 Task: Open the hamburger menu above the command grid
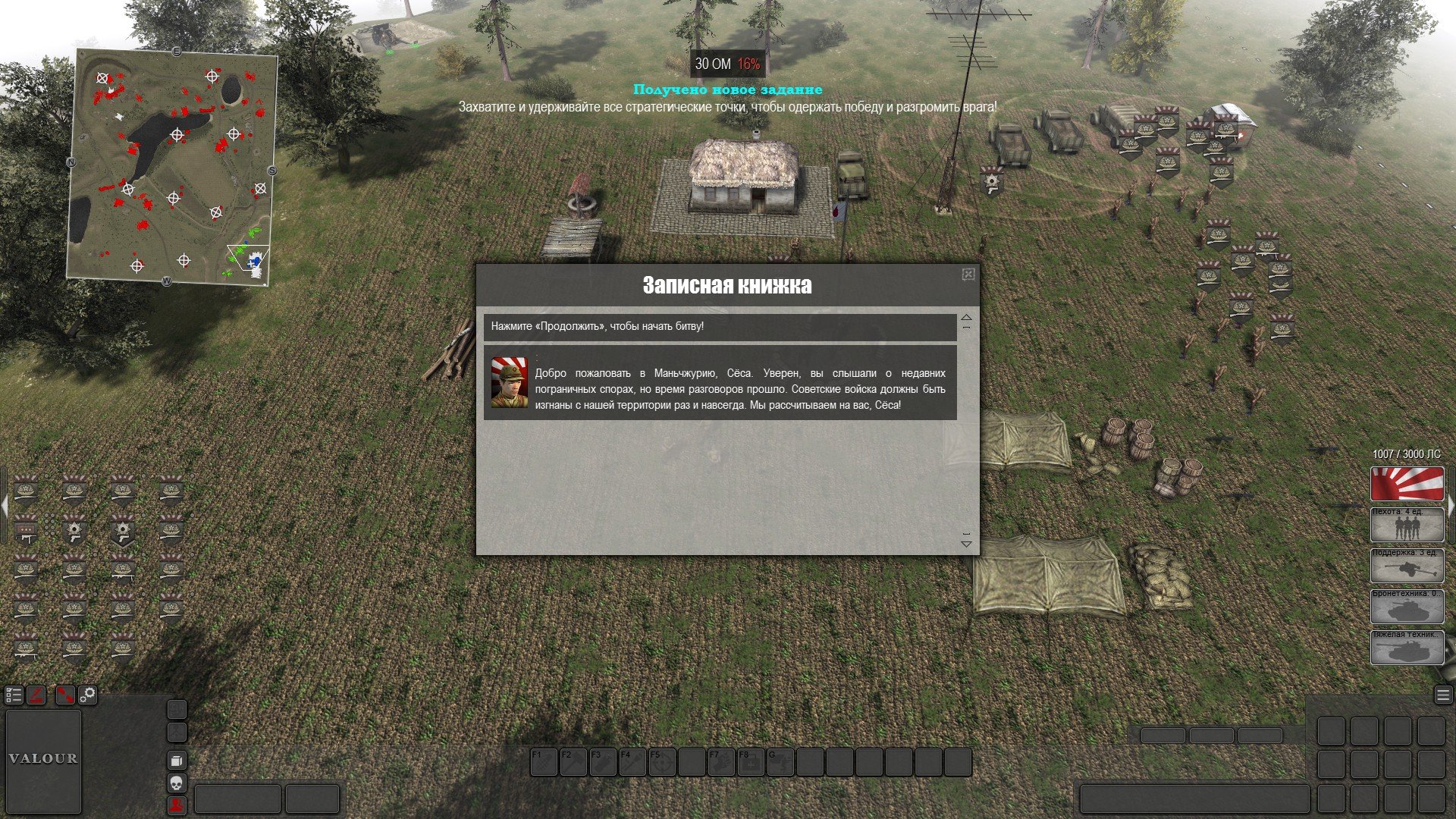(x=1442, y=695)
